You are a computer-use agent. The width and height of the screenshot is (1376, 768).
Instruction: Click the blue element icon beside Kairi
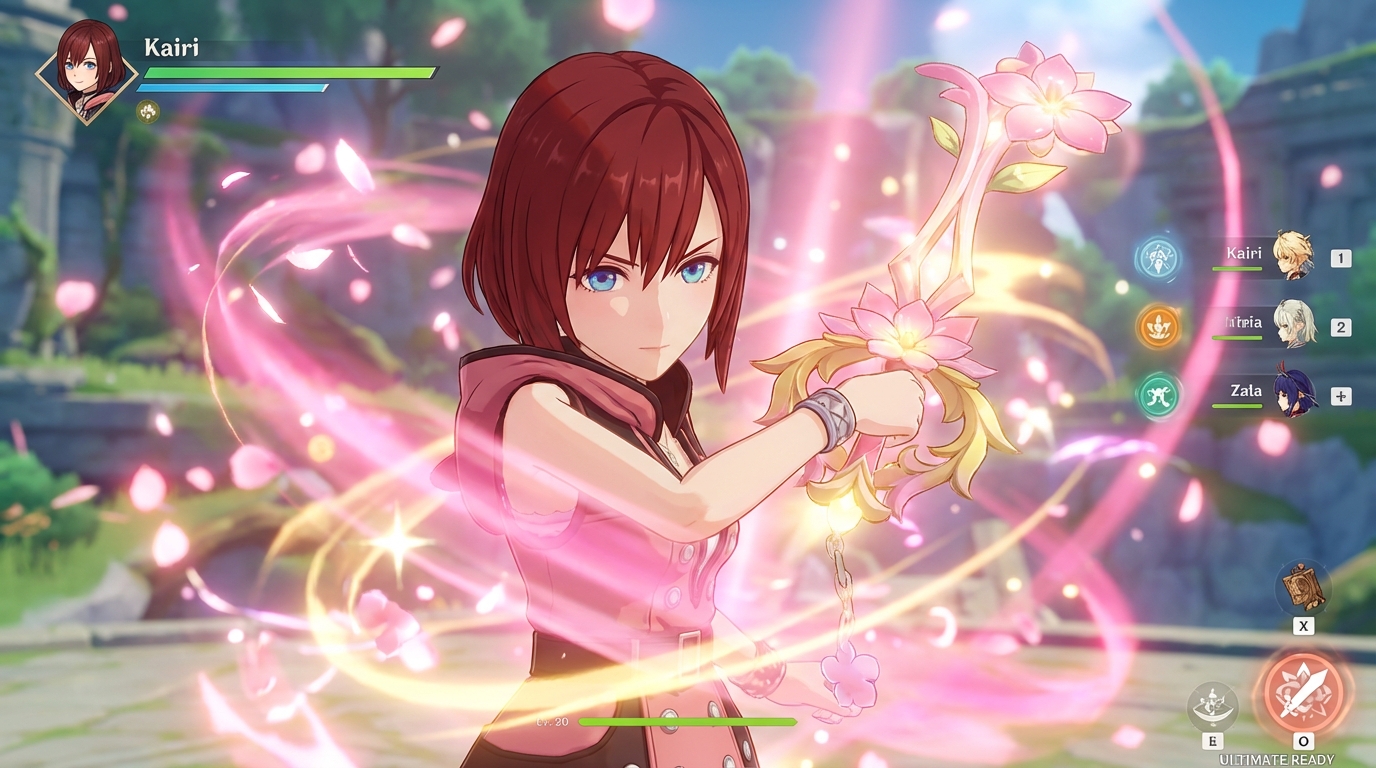1160,256
